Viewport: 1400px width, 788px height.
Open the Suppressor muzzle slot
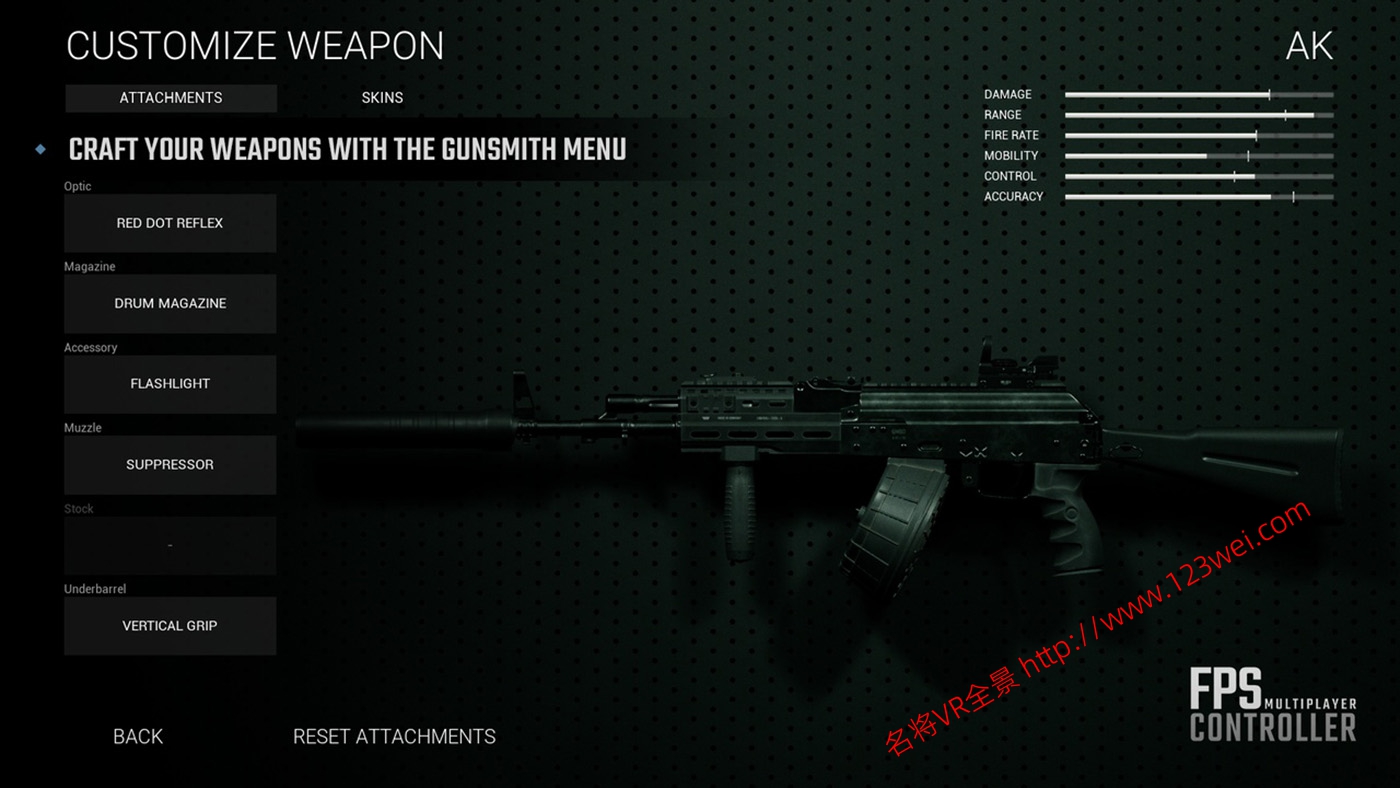pyautogui.click(x=170, y=465)
